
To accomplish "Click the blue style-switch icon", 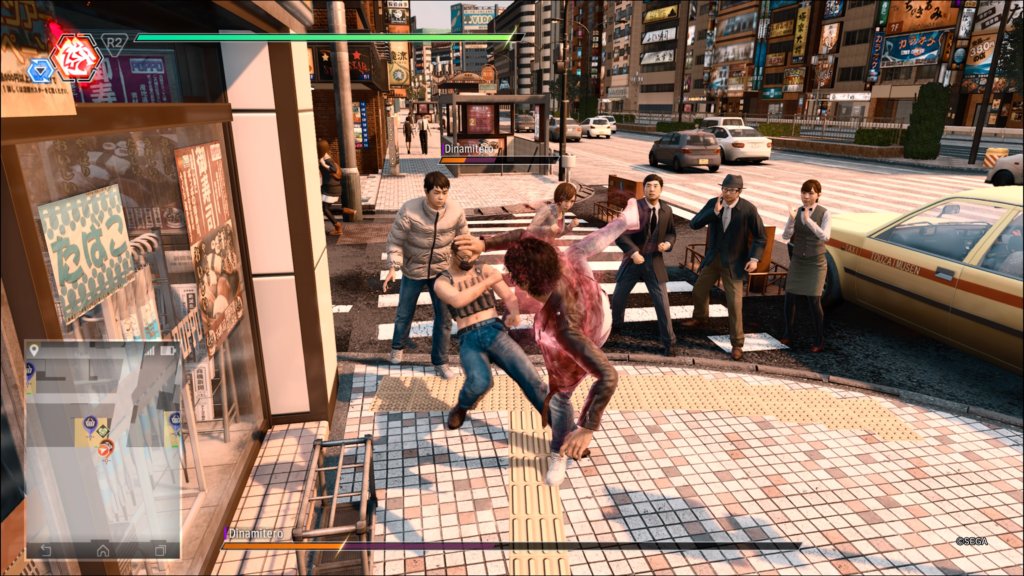I will (x=41, y=69).
